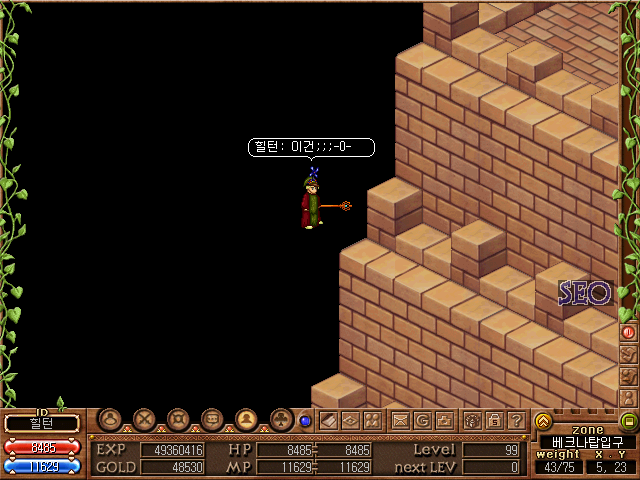Click the small blue orb
The width and height of the screenshot is (640, 480).
coord(305,421)
